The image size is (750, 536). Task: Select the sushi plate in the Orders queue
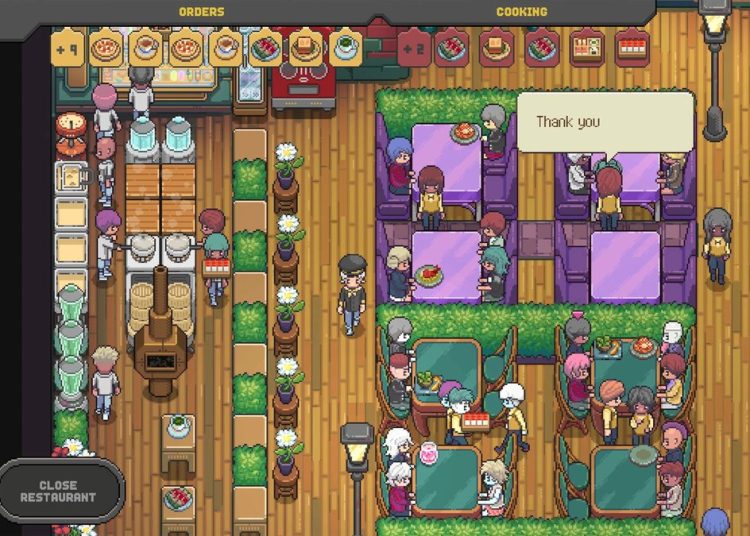tap(265, 48)
